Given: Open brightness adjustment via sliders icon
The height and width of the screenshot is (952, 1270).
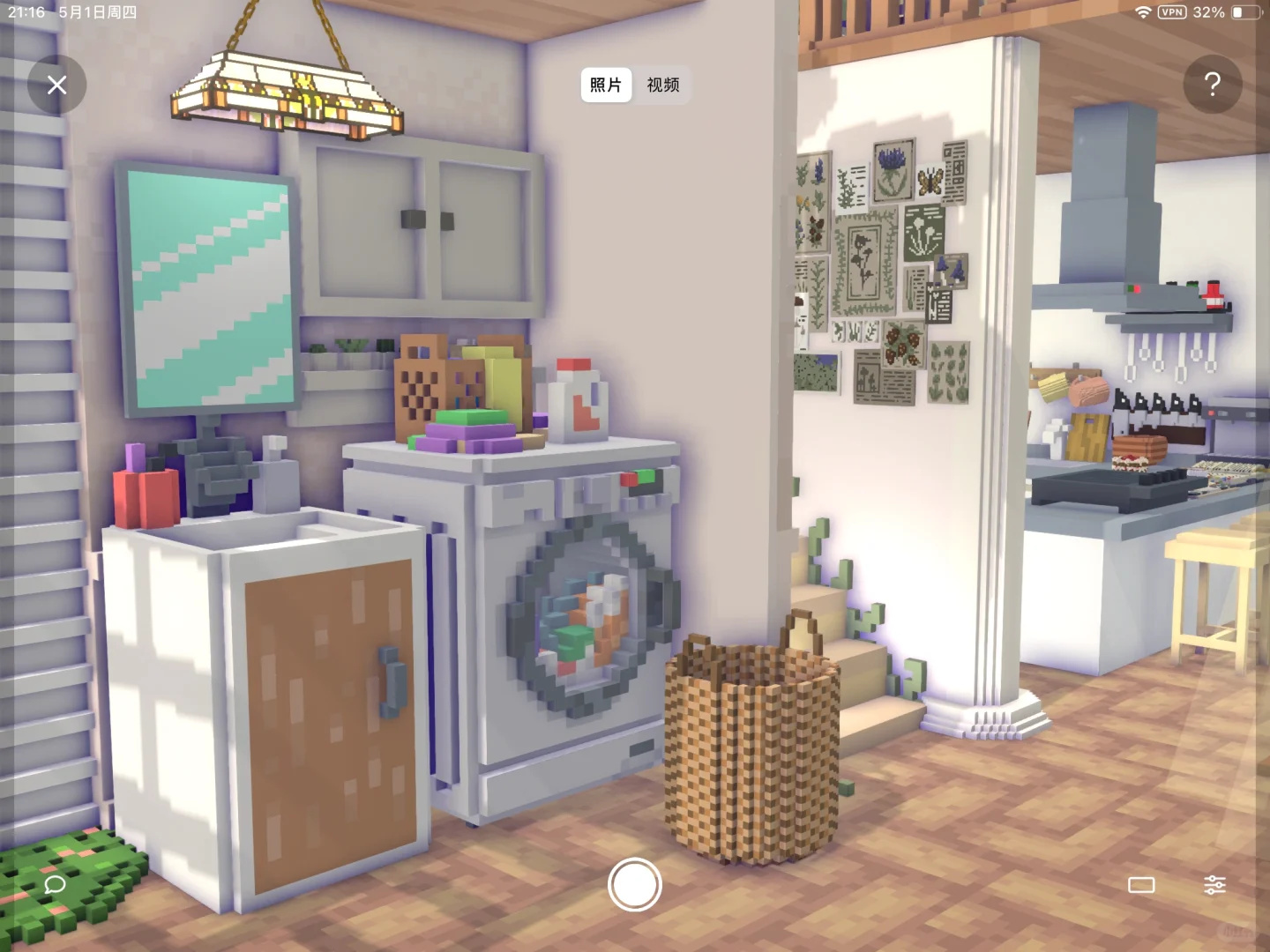Looking at the screenshot, I should [x=1215, y=884].
